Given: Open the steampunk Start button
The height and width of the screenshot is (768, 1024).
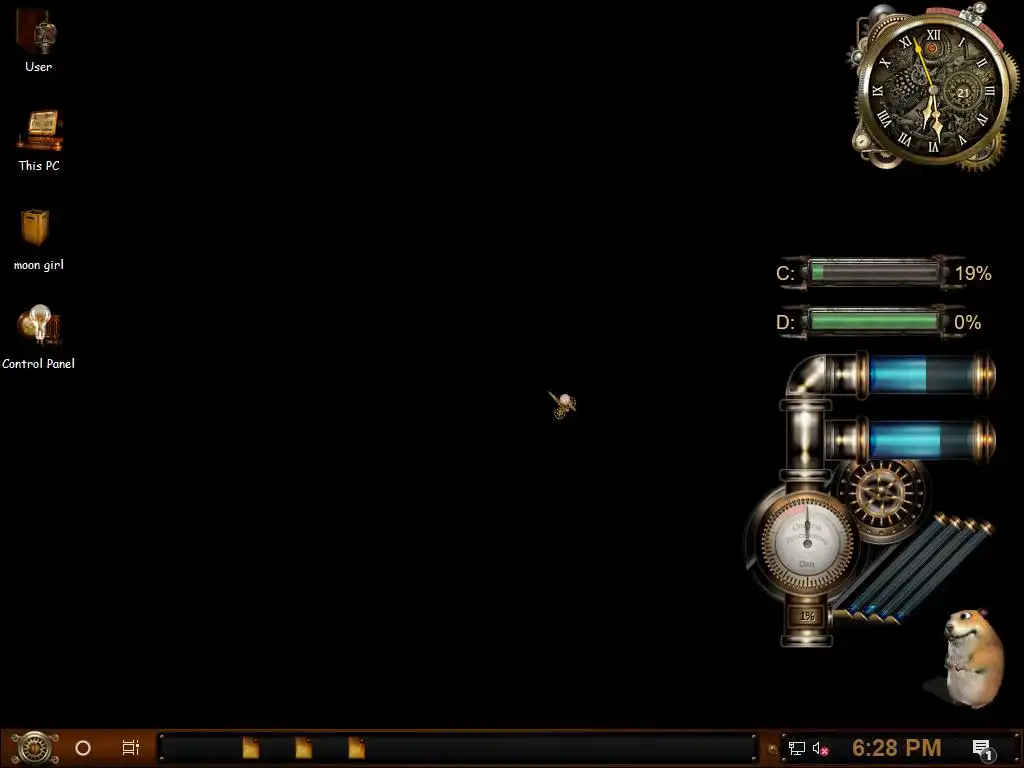Looking at the screenshot, I should point(33,747).
